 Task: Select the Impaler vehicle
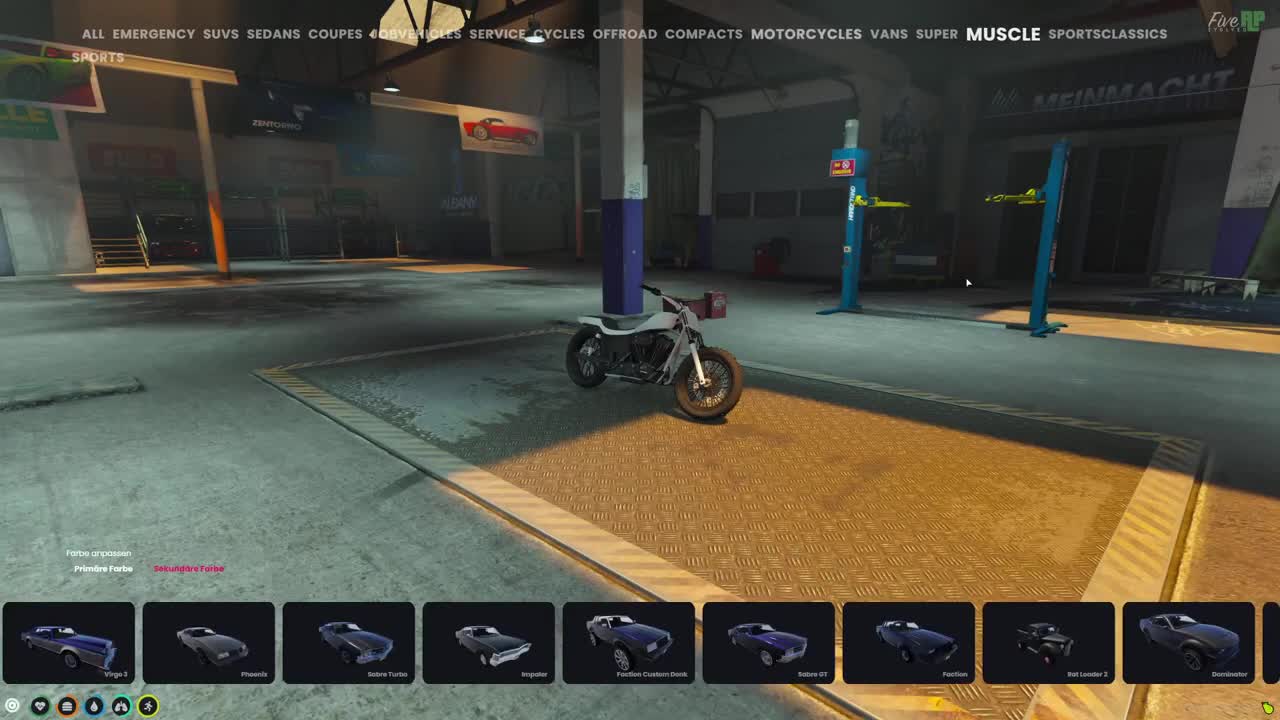pyautogui.click(x=488, y=643)
